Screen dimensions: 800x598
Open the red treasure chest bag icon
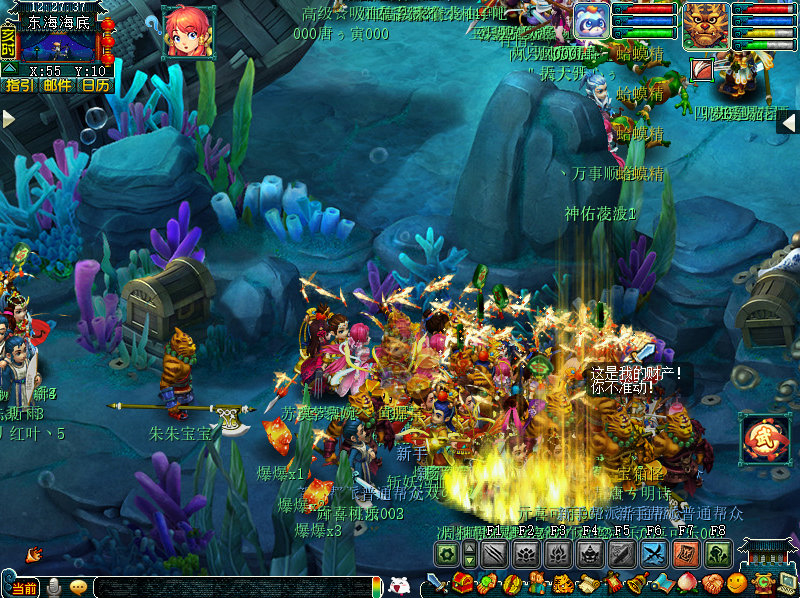point(462,583)
